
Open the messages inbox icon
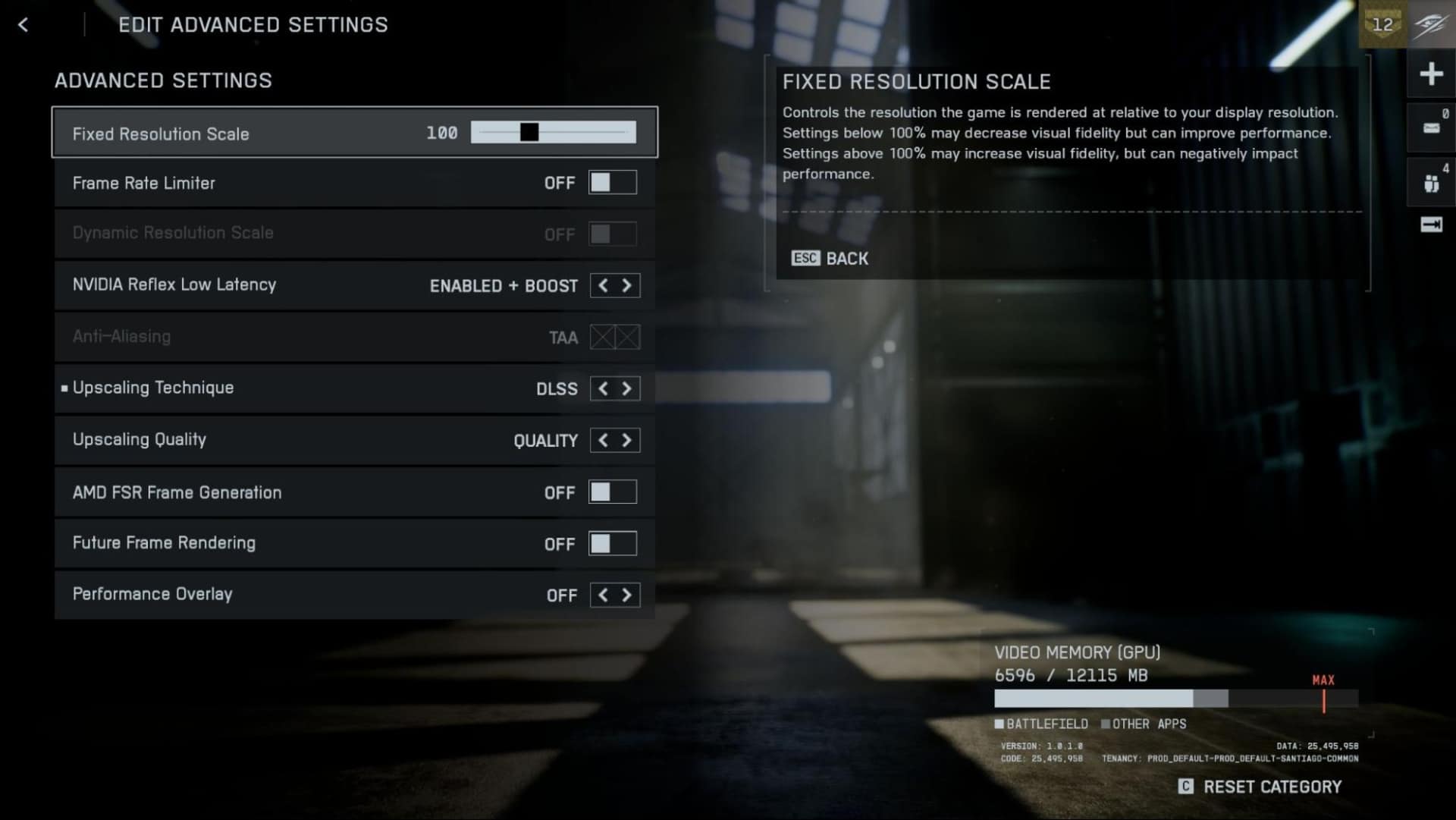(x=1430, y=127)
